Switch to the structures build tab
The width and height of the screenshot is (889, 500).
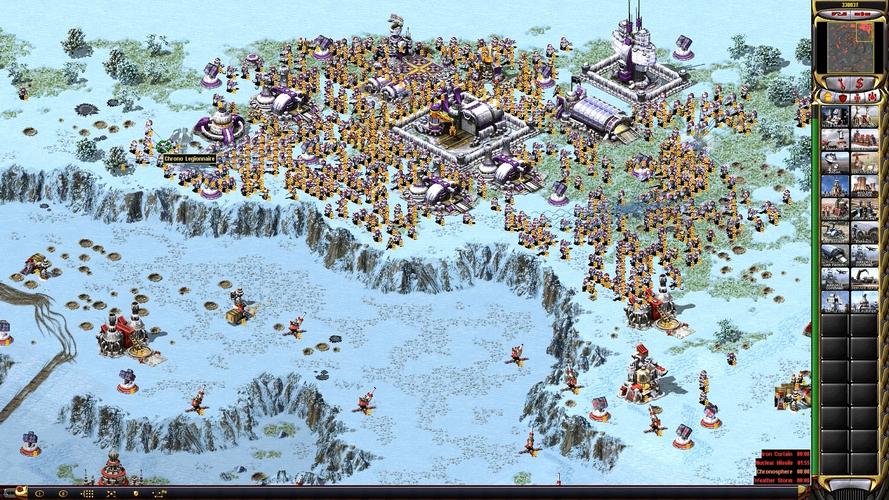pyautogui.click(x=827, y=96)
